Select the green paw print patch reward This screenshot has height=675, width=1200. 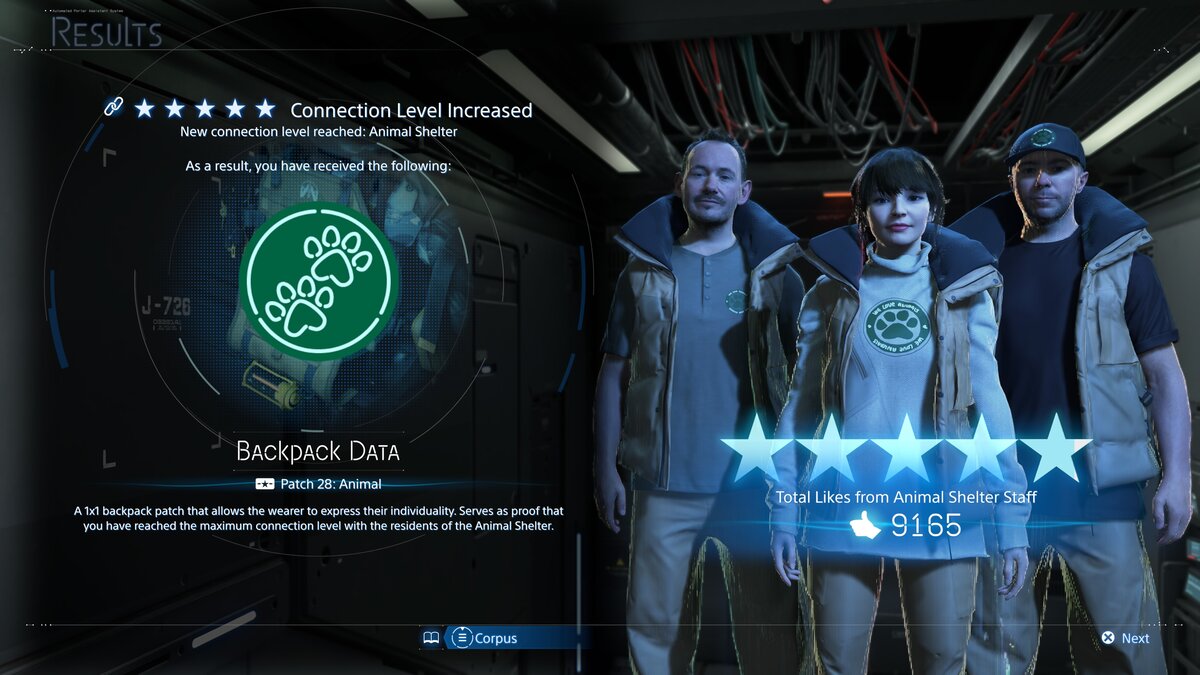pyautogui.click(x=319, y=281)
